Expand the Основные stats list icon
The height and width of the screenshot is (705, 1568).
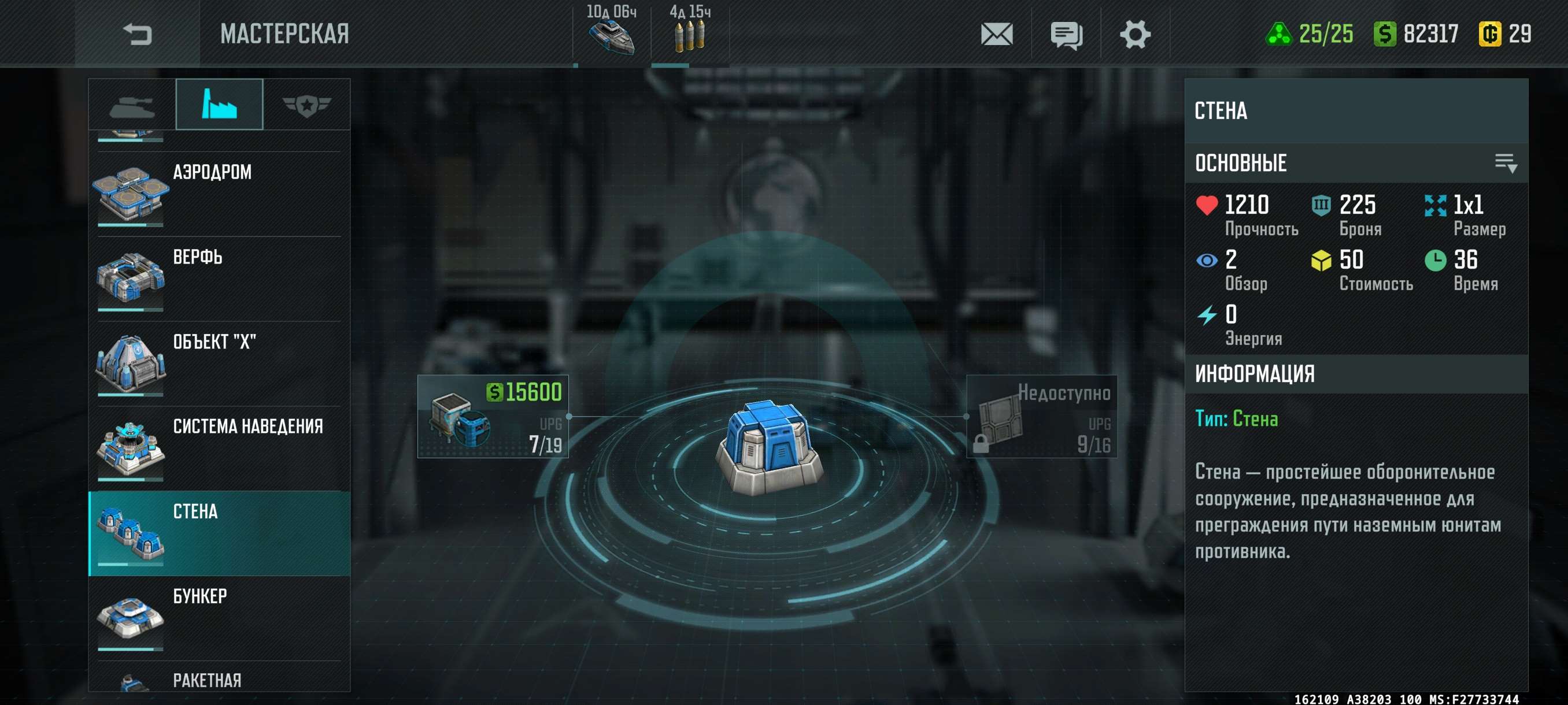click(x=1506, y=163)
